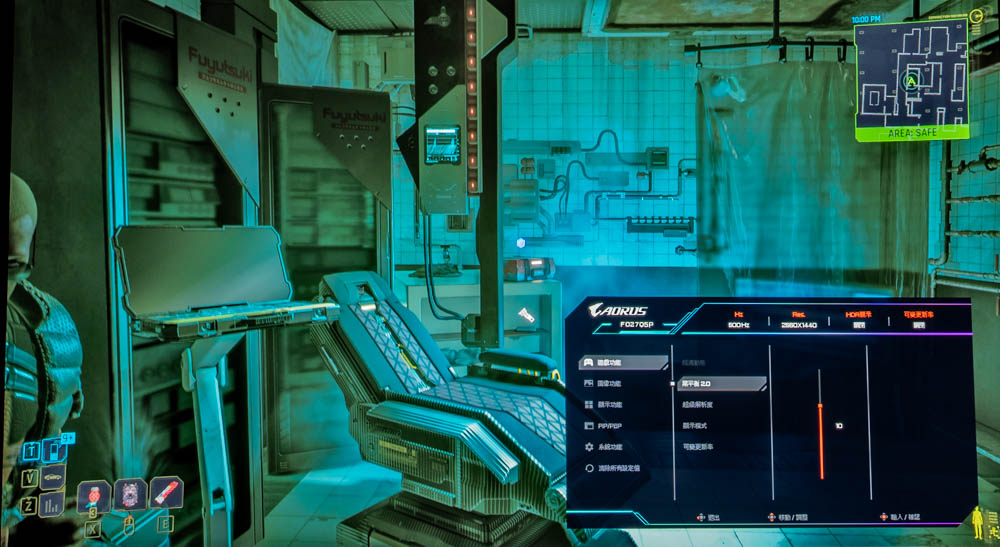The height and width of the screenshot is (547, 1000).
Task: Select the car vehicle-call icon
Action: tap(53, 478)
